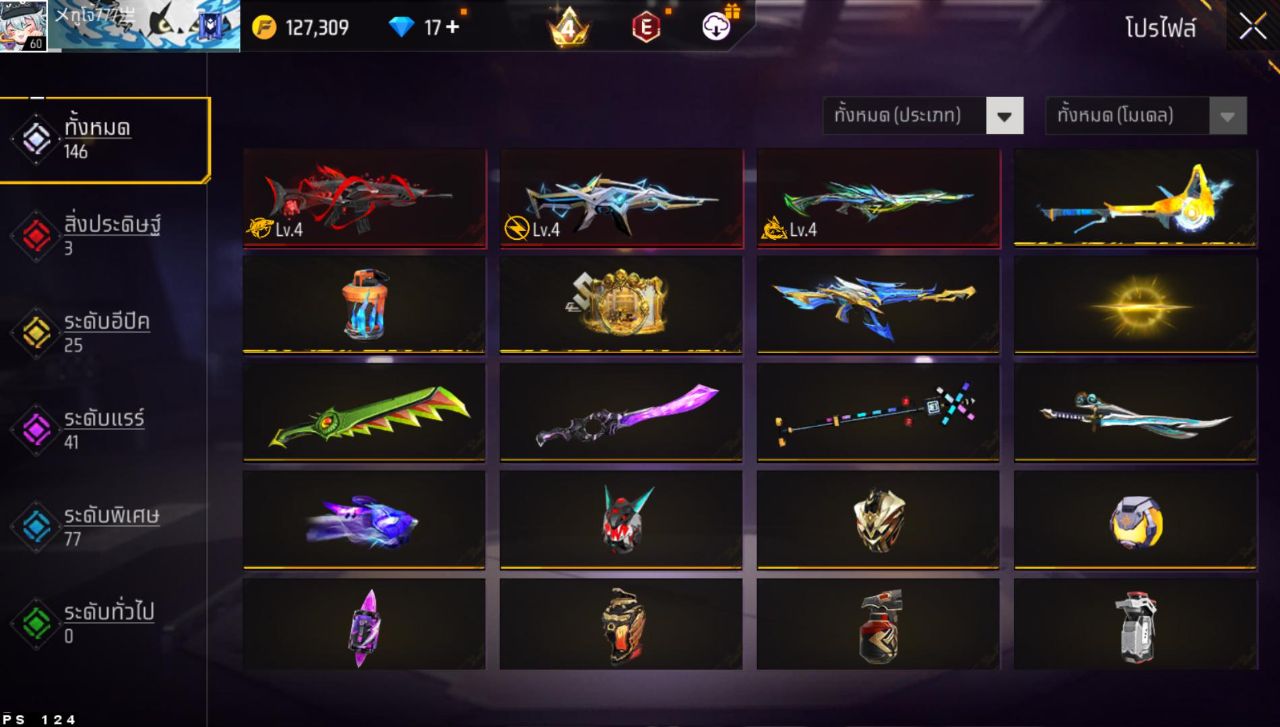
Task: Select the red grenade skin thumbnail
Action: (x=877, y=623)
